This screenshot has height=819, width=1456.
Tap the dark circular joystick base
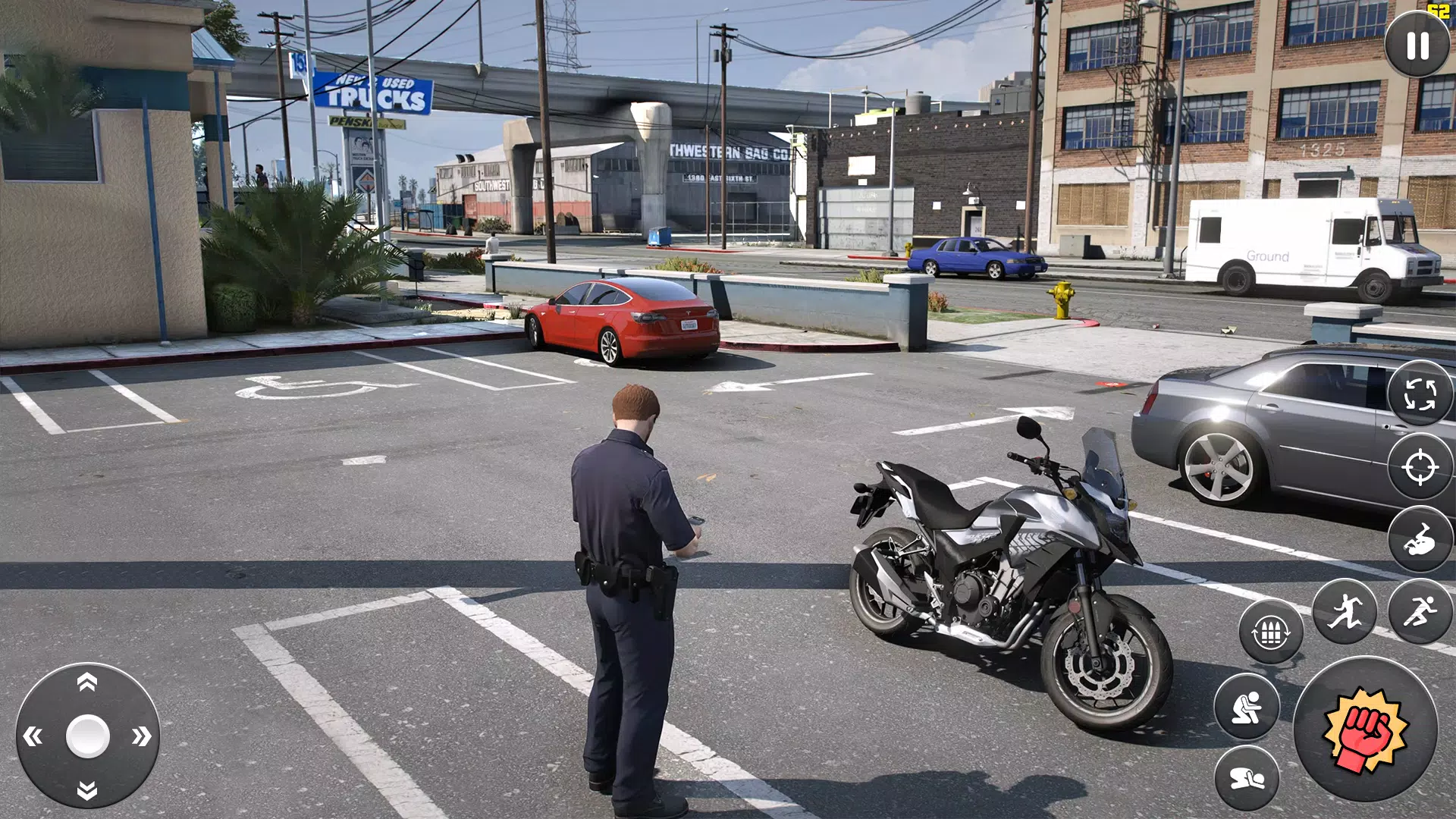click(x=87, y=736)
